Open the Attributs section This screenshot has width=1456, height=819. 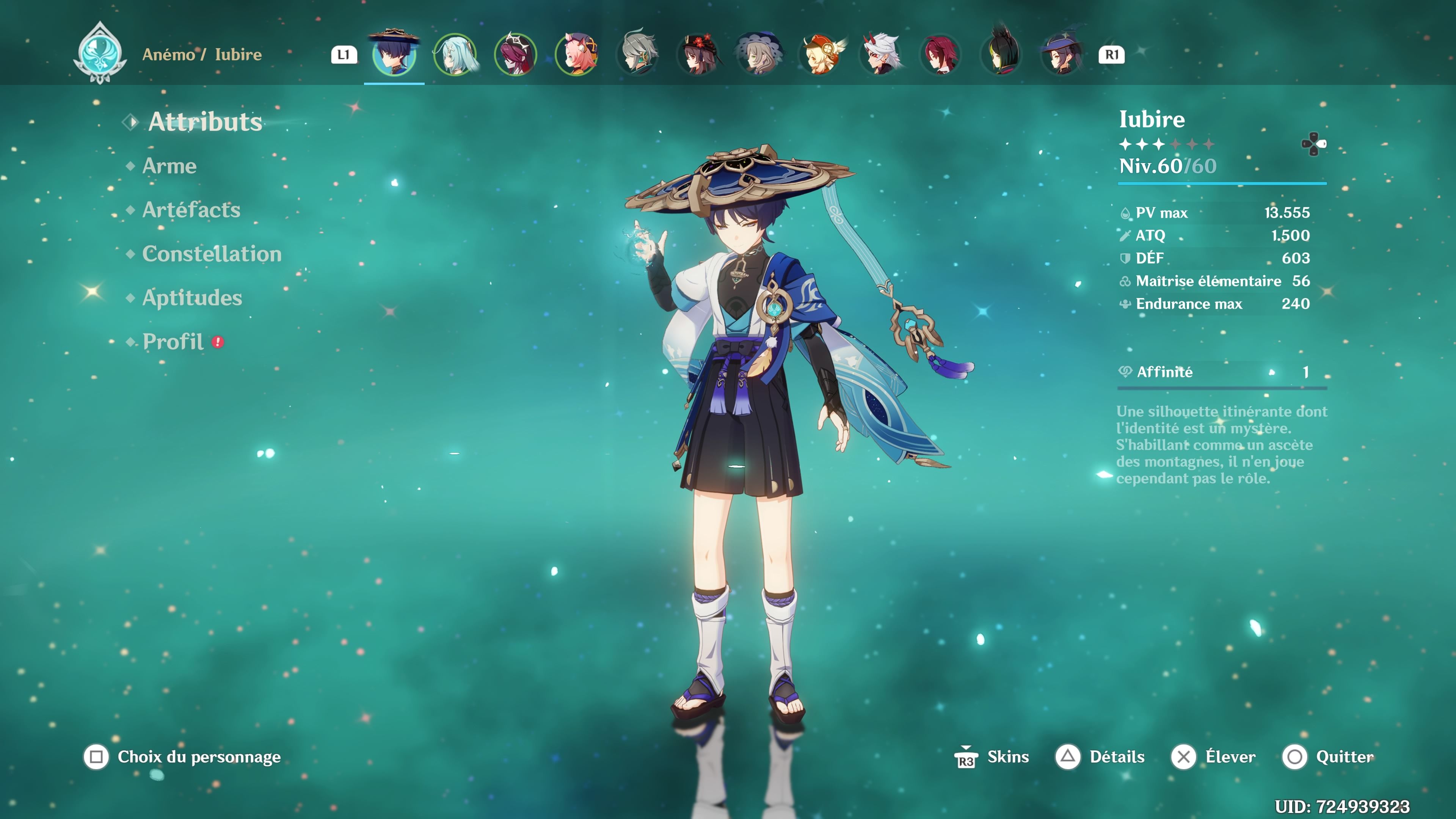pyautogui.click(x=205, y=122)
